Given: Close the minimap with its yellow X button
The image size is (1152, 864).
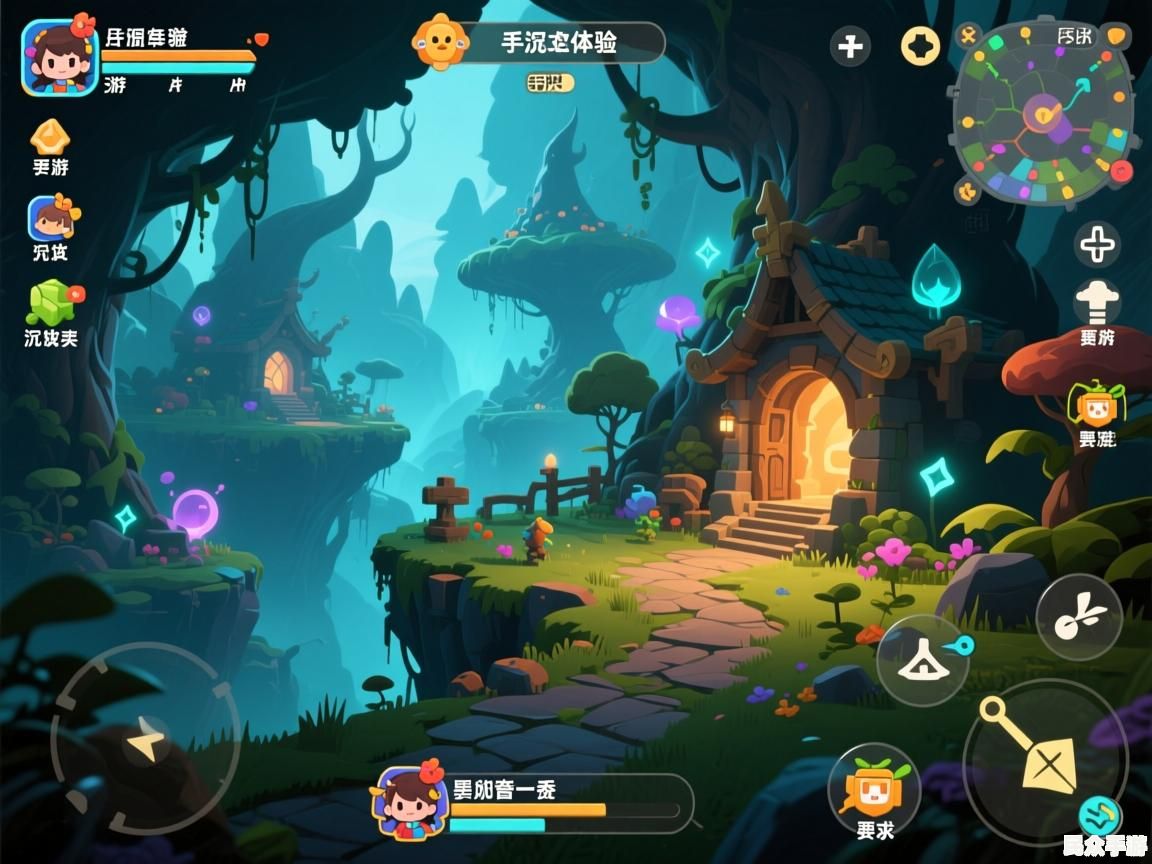Looking at the screenshot, I should tap(968, 36).
